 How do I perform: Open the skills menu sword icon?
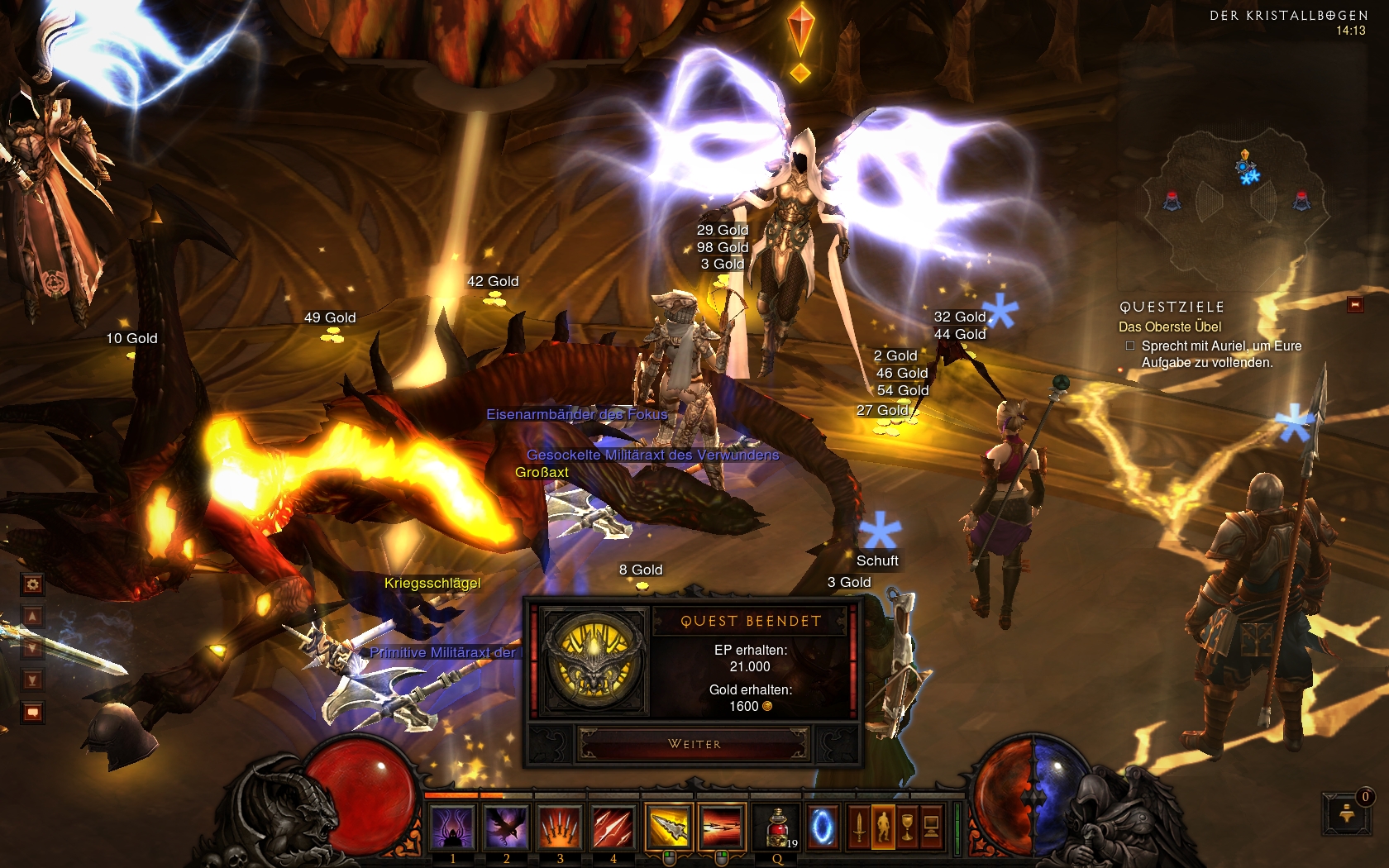pos(859,827)
